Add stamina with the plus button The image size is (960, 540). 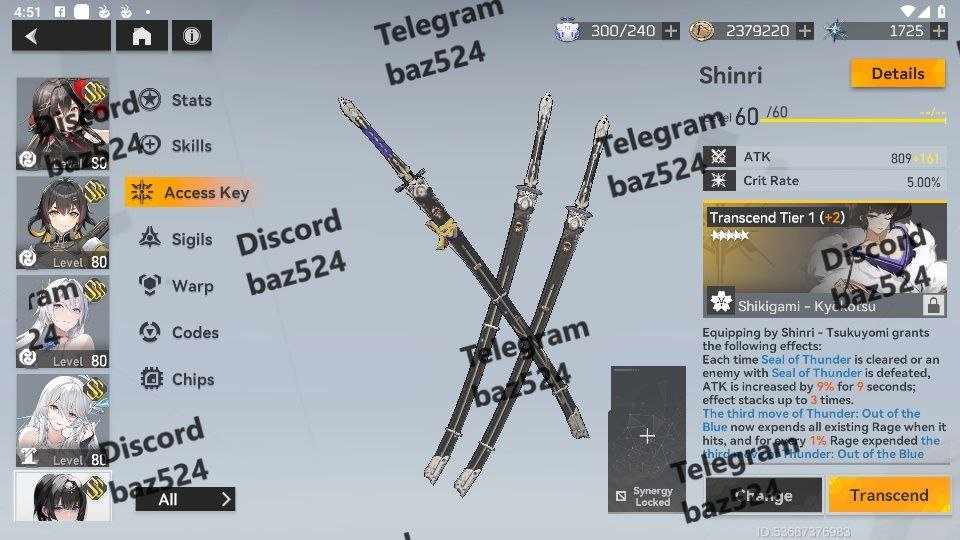point(671,31)
